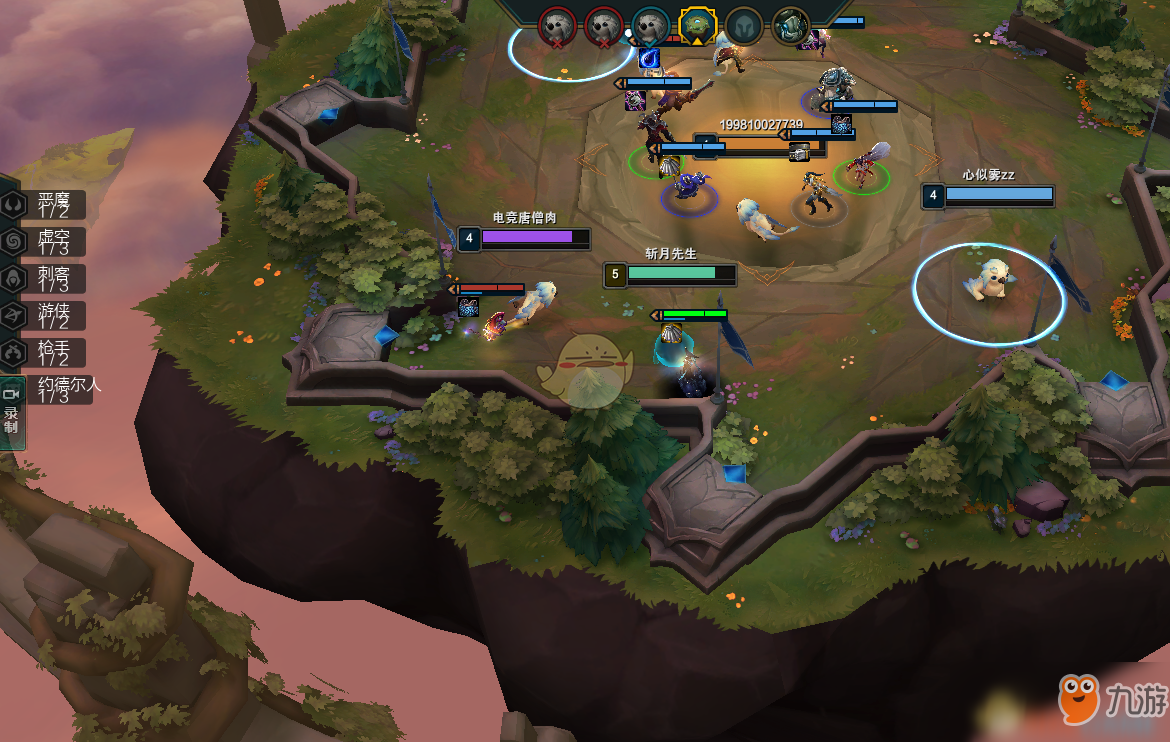Viewport: 1170px width, 742px height.
Task: Select the golem boss round icon
Action: coord(790,25)
